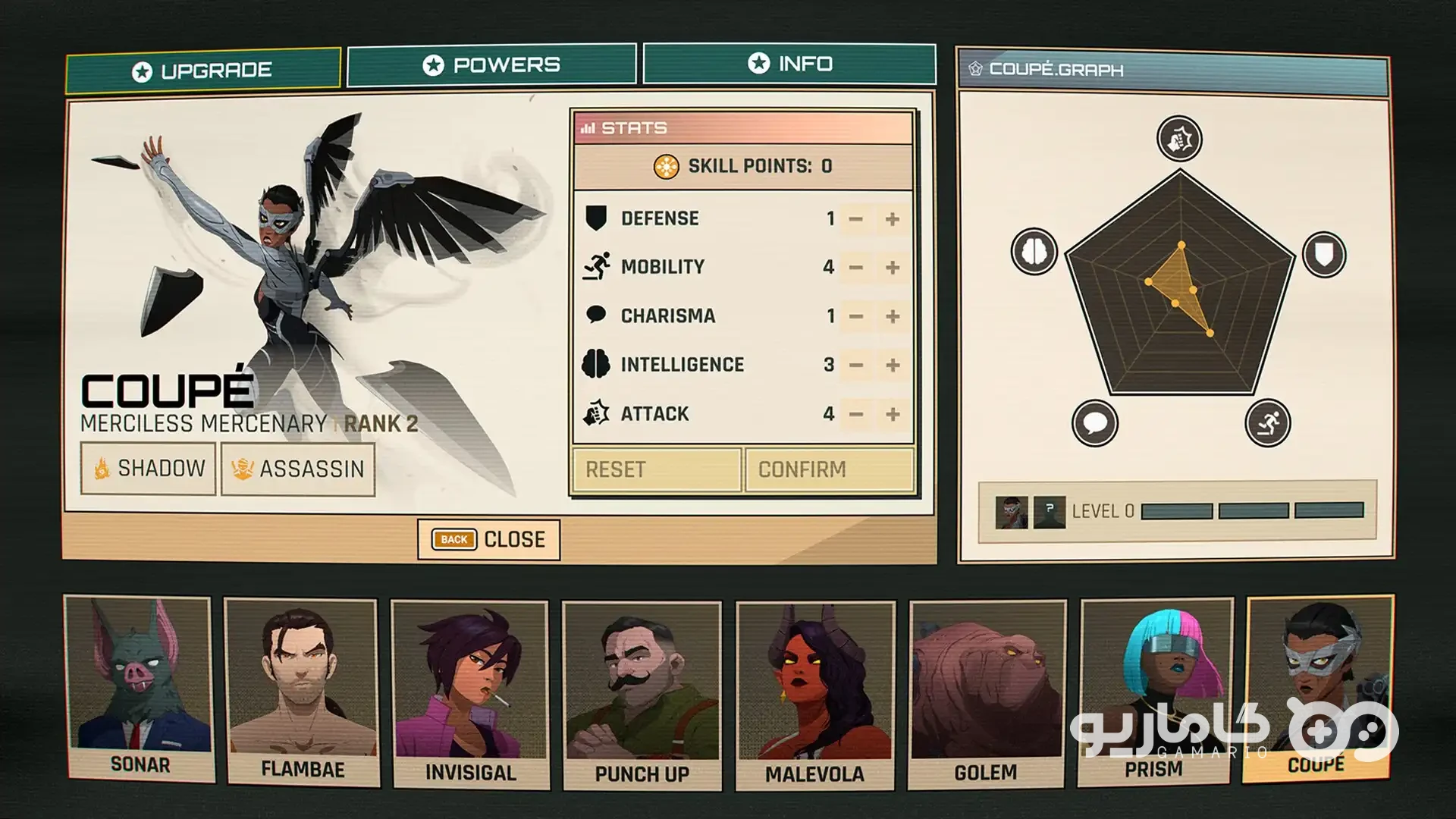The width and height of the screenshot is (1456, 819).
Task: Select the Malevola character card
Action: [815, 695]
